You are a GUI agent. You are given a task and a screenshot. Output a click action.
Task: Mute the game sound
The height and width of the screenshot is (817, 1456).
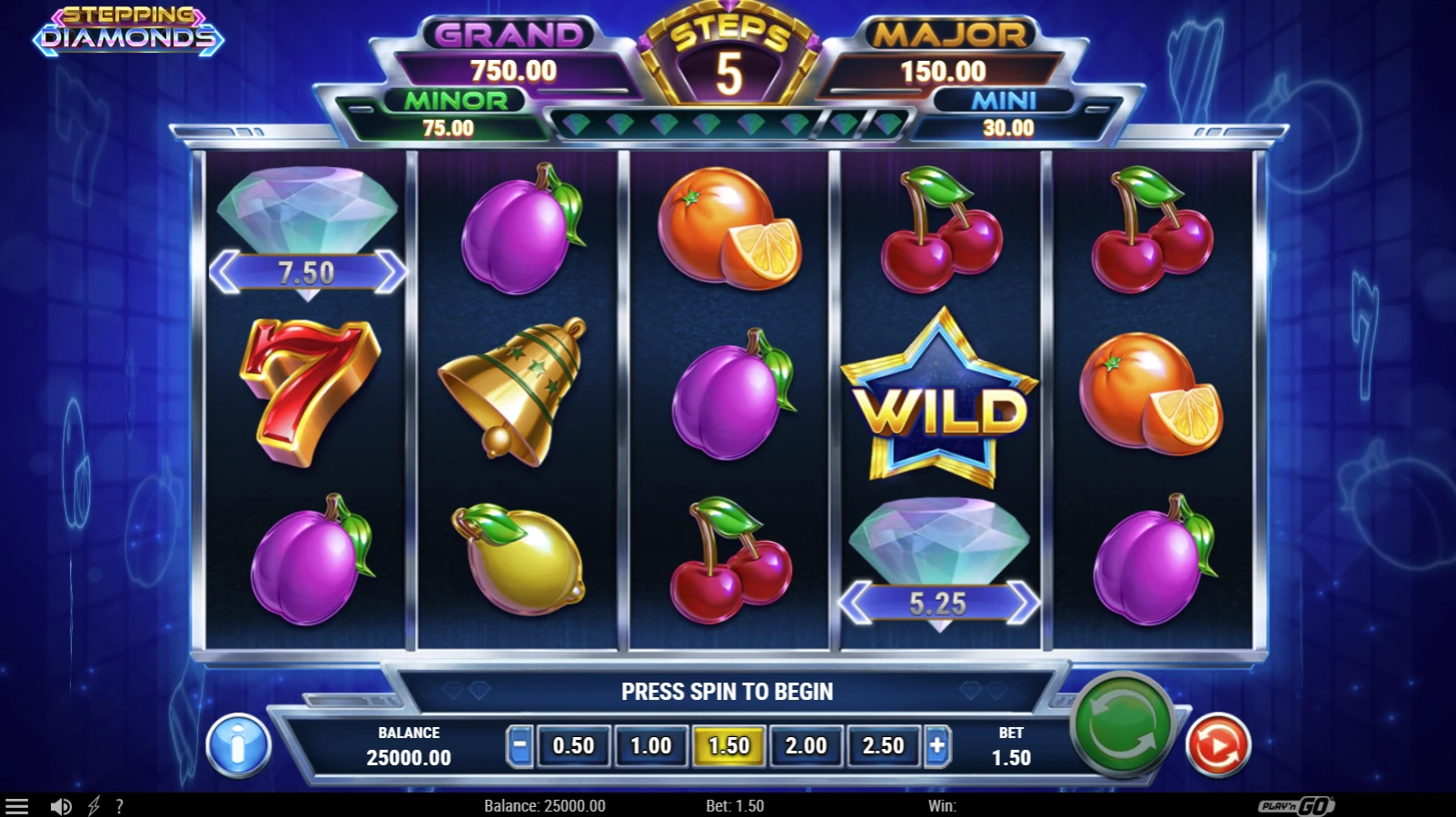click(x=61, y=804)
